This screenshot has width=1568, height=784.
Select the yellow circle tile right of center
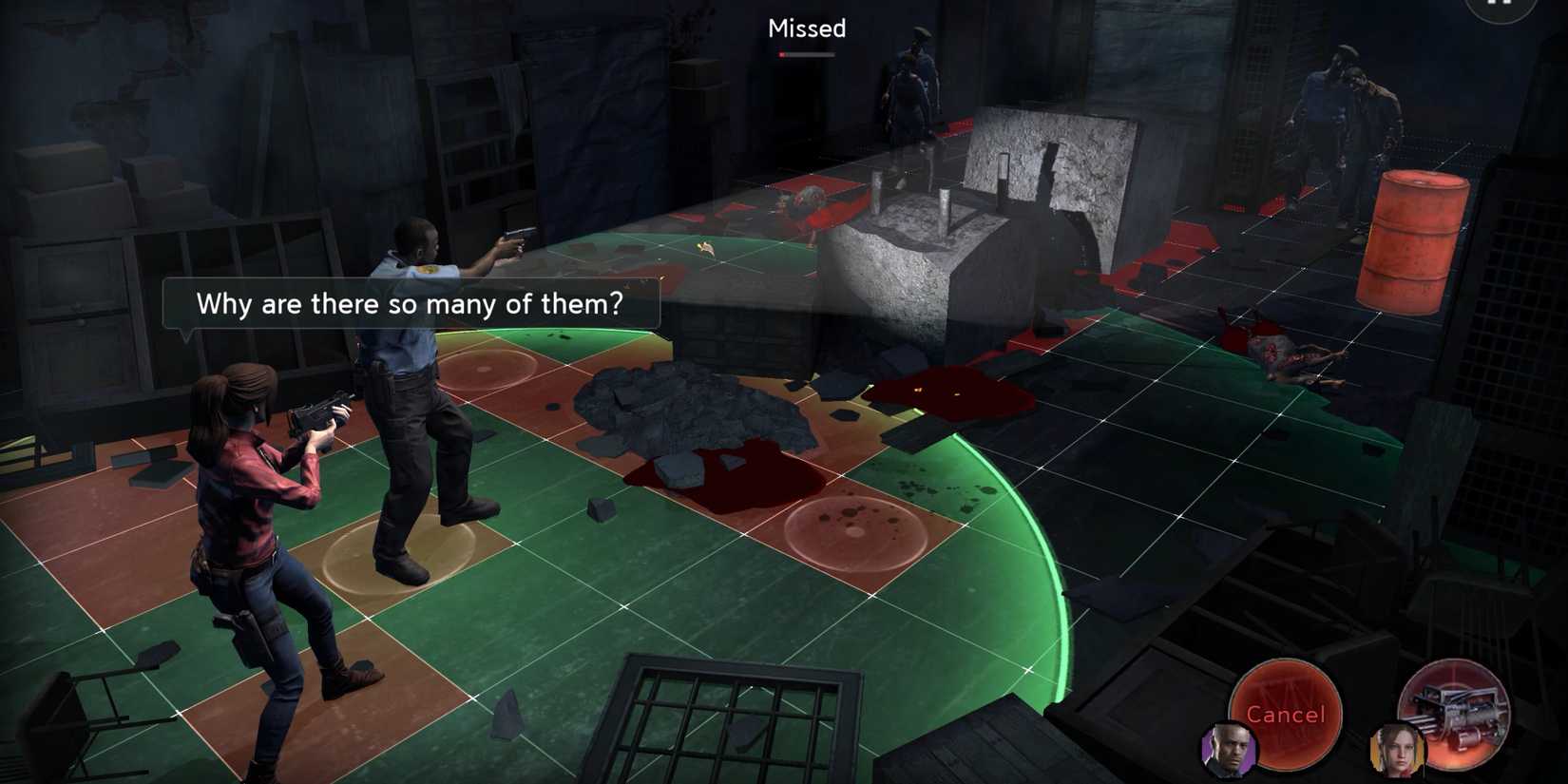click(855, 532)
